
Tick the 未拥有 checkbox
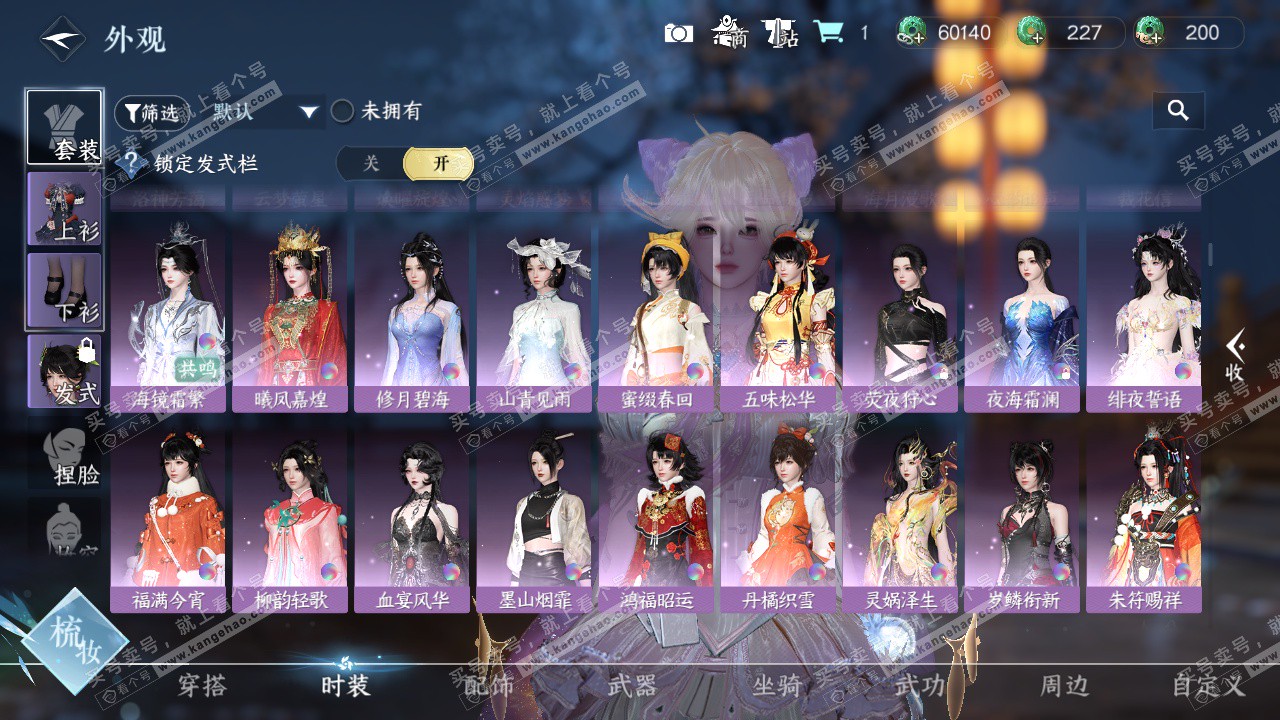[x=343, y=112]
